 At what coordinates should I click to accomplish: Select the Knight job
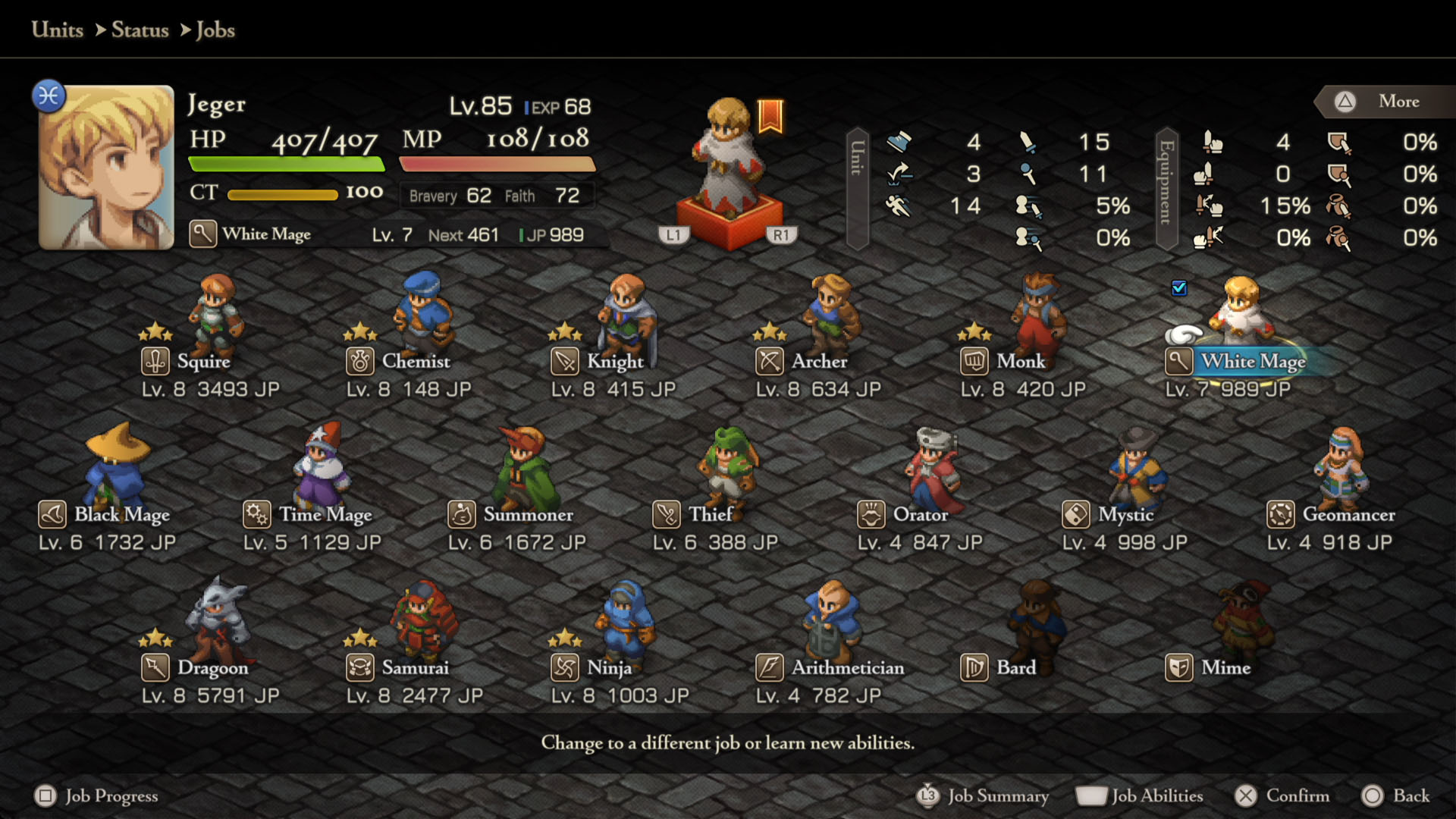point(614,362)
